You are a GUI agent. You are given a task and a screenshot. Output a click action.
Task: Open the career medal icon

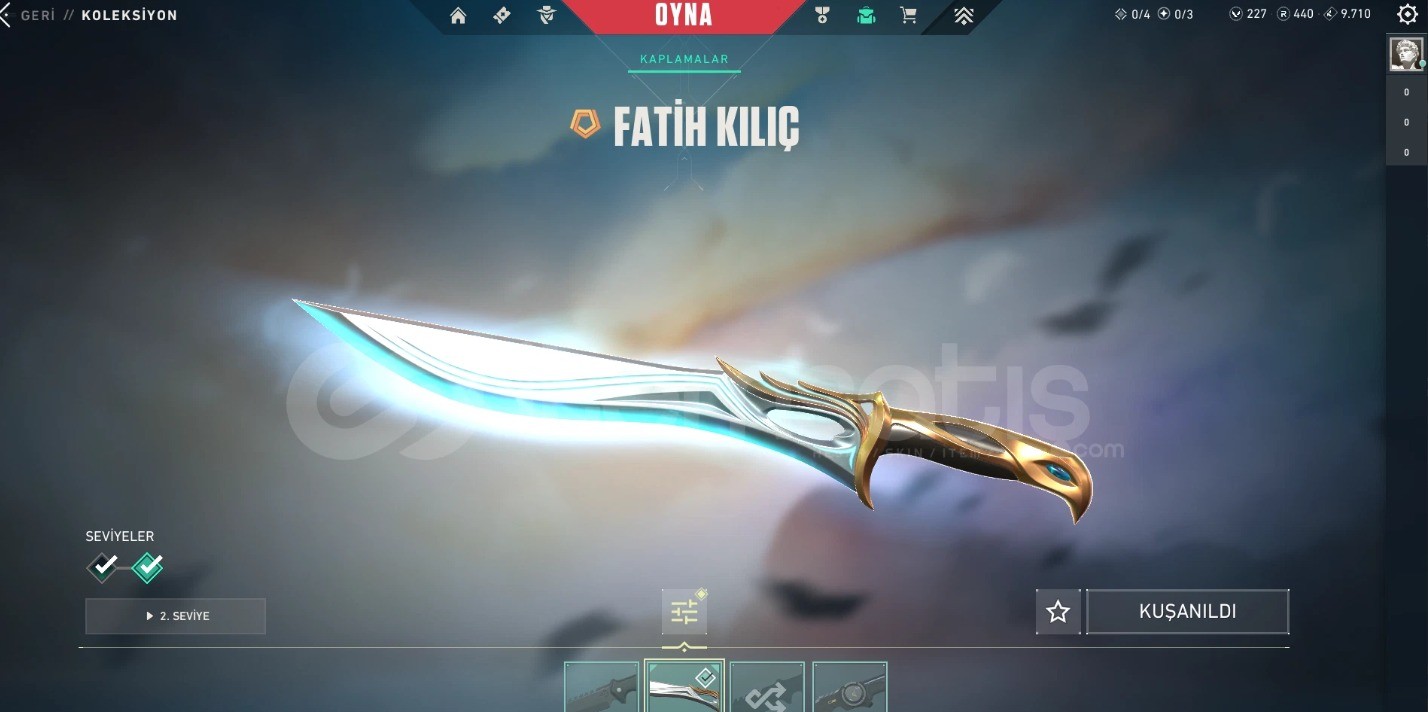(822, 15)
